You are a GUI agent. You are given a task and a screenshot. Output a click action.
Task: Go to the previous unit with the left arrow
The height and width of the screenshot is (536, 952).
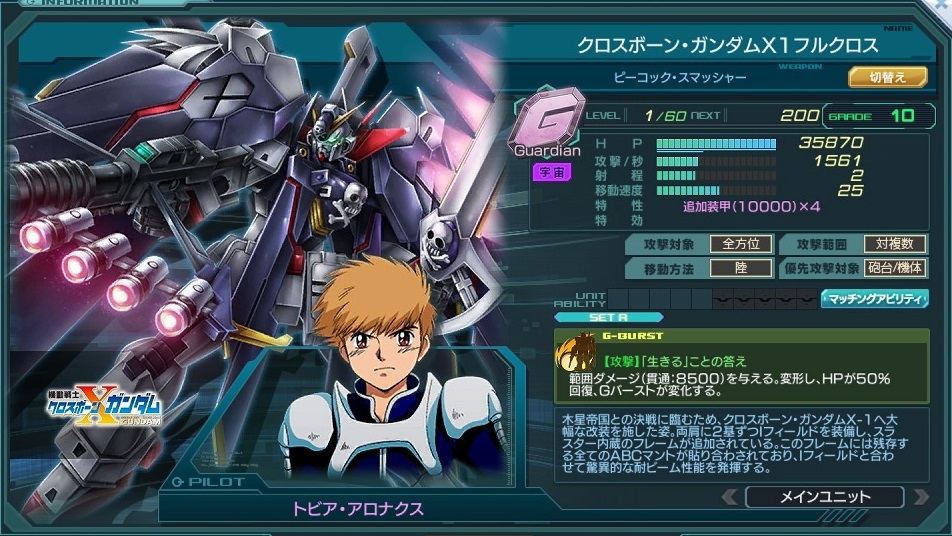pyautogui.click(x=731, y=497)
